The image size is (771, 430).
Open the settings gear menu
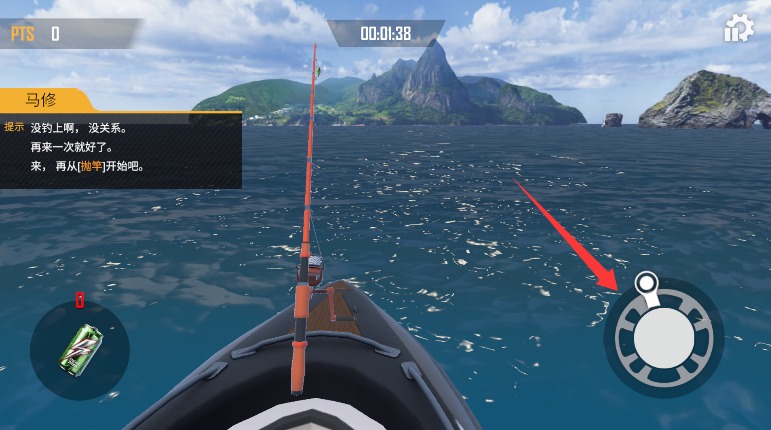pyautogui.click(x=738, y=29)
